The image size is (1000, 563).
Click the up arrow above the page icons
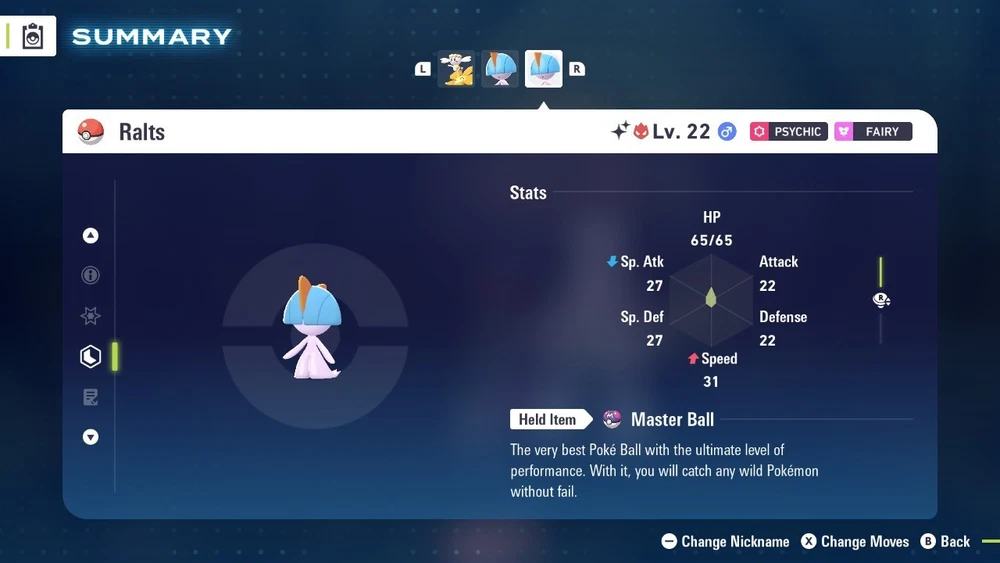[91, 236]
